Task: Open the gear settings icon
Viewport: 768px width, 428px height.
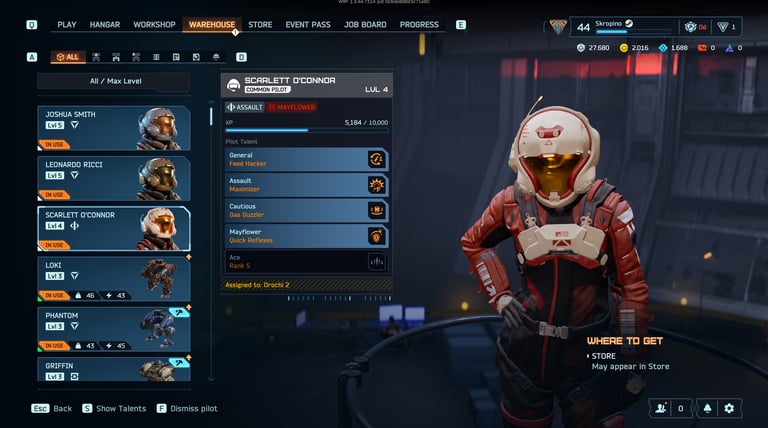Action: [x=729, y=408]
